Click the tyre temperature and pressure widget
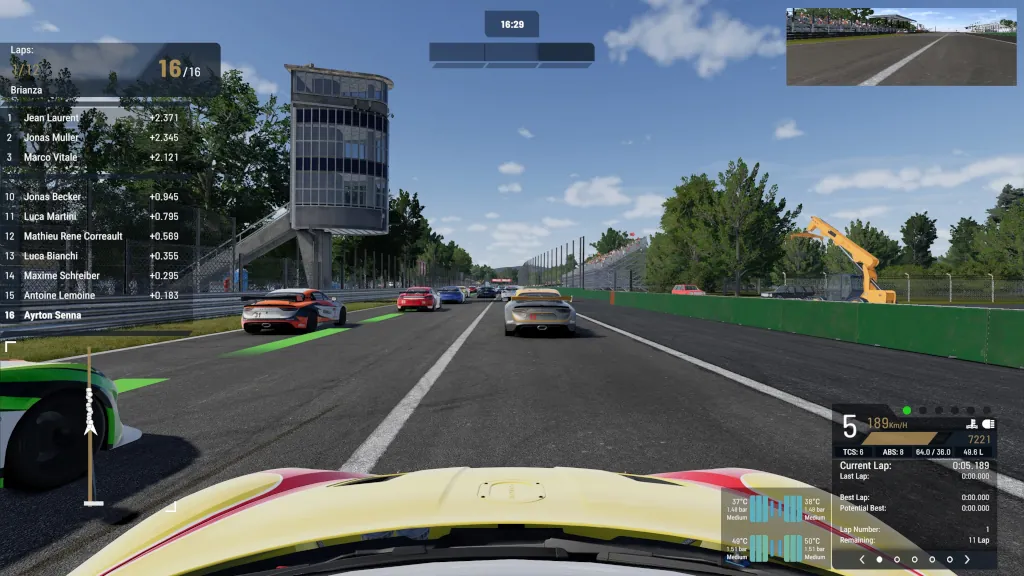Image resolution: width=1024 pixels, height=576 pixels. tap(776, 528)
